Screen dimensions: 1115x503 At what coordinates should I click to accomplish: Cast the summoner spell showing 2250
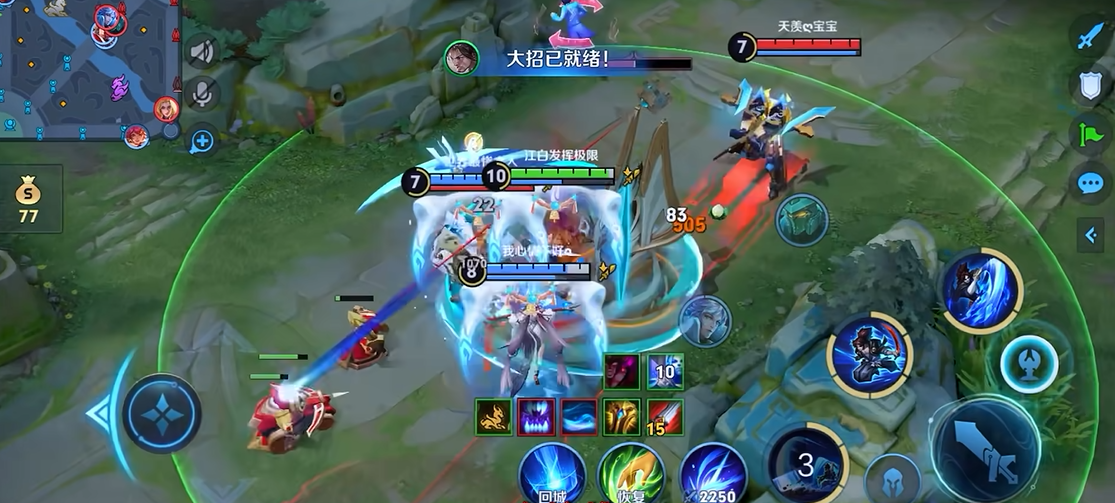[713, 472]
